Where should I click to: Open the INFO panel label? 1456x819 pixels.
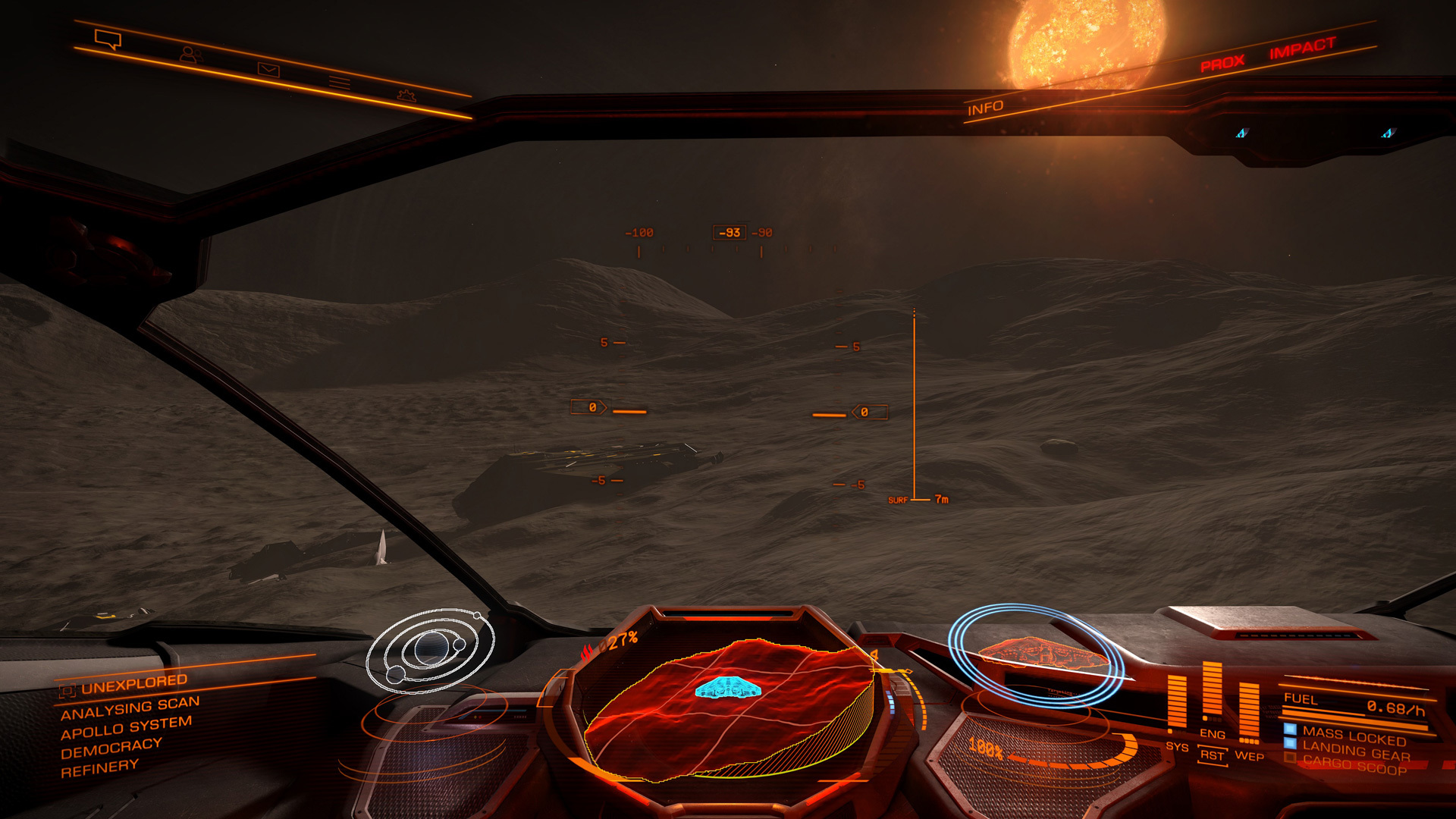coord(985,108)
